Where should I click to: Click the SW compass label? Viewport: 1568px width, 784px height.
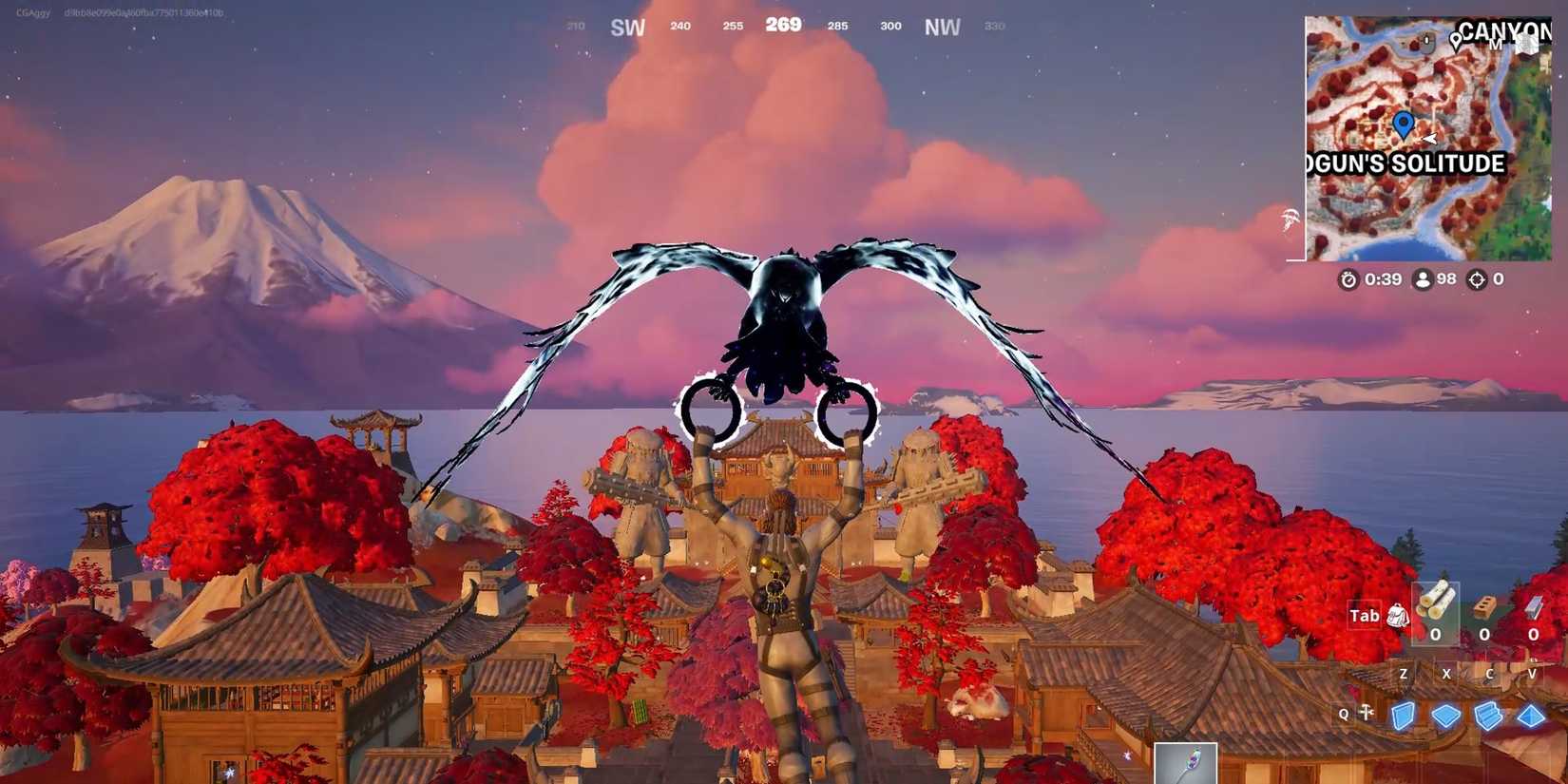tap(626, 27)
